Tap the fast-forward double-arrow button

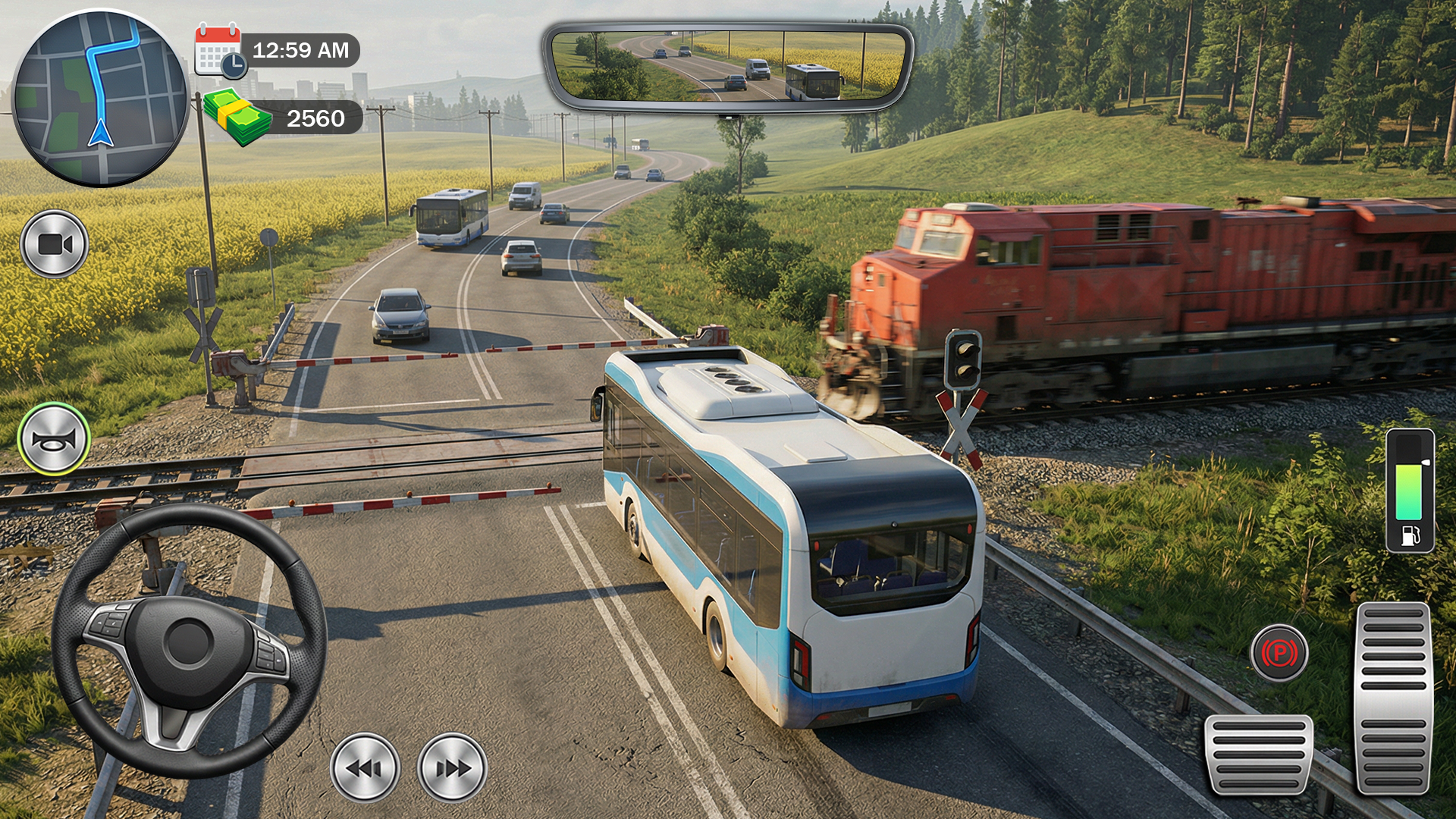pyautogui.click(x=452, y=767)
